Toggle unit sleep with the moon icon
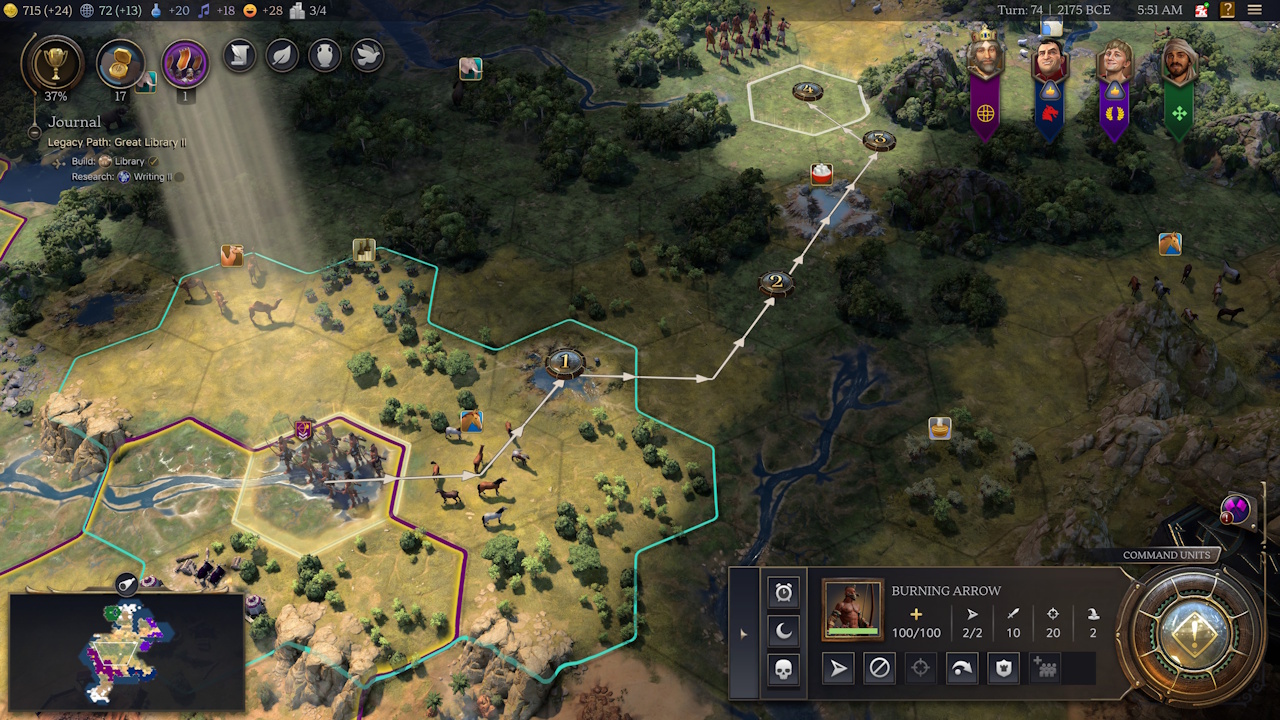This screenshot has height=720, width=1280. tap(784, 629)
